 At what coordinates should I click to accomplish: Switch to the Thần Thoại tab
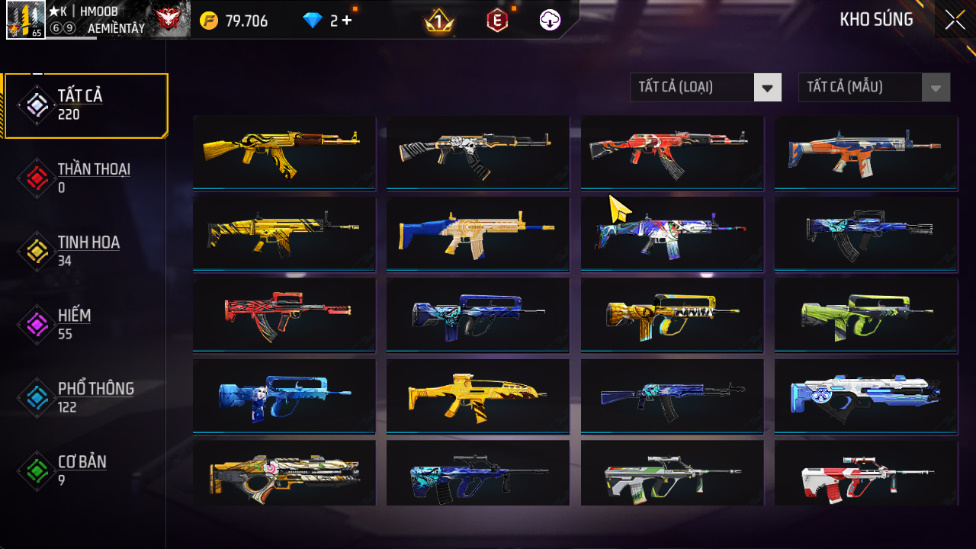coord(85,178)
